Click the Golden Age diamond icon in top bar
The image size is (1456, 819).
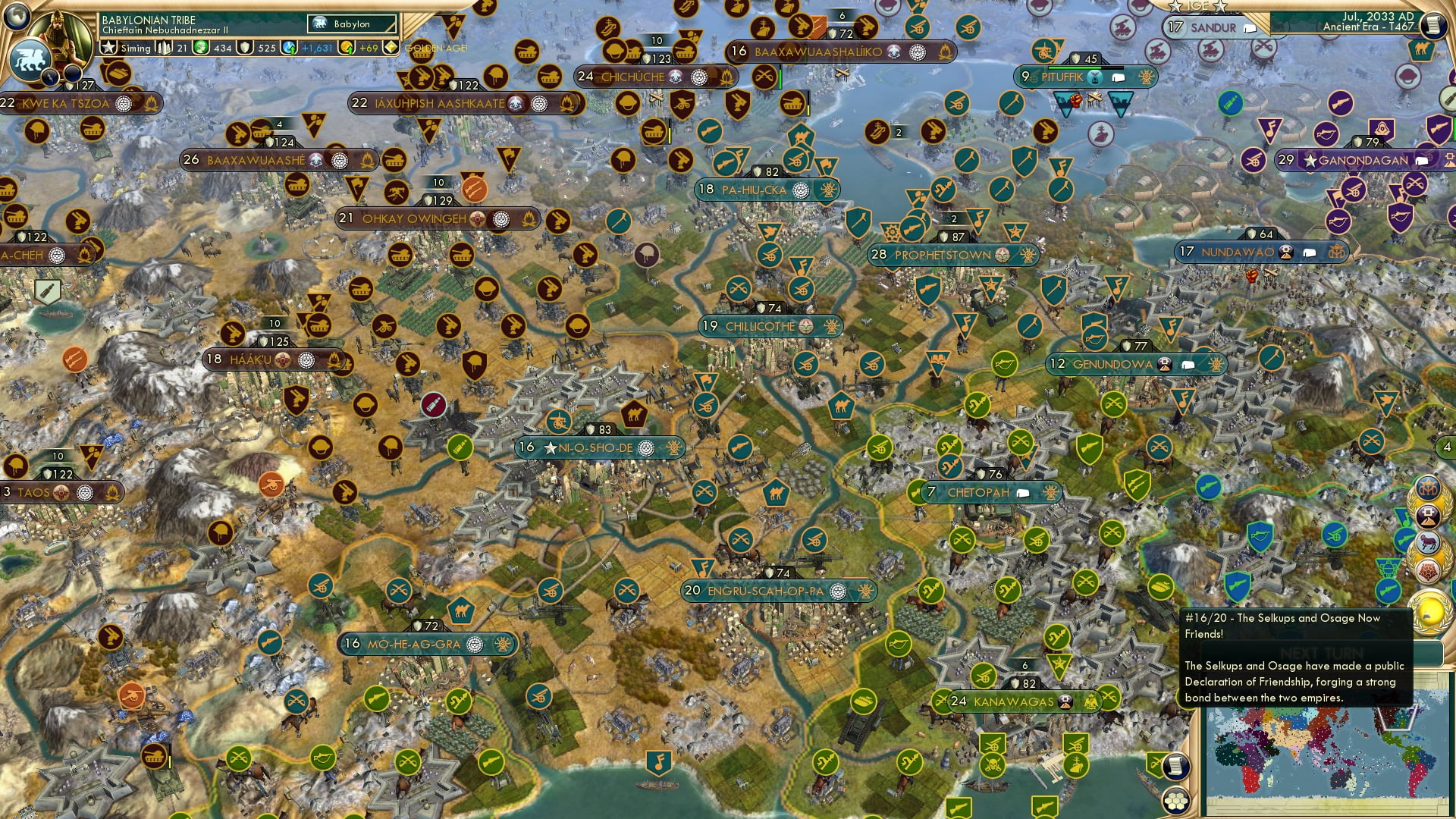pos(391,47)
